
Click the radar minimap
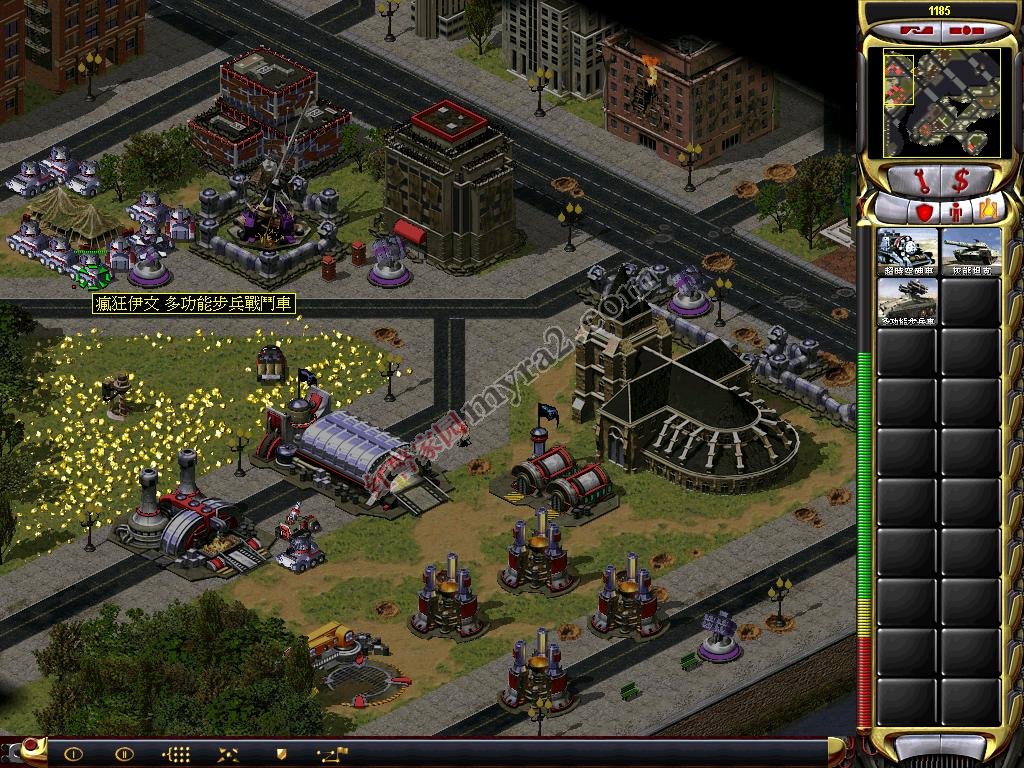(940, 103)
